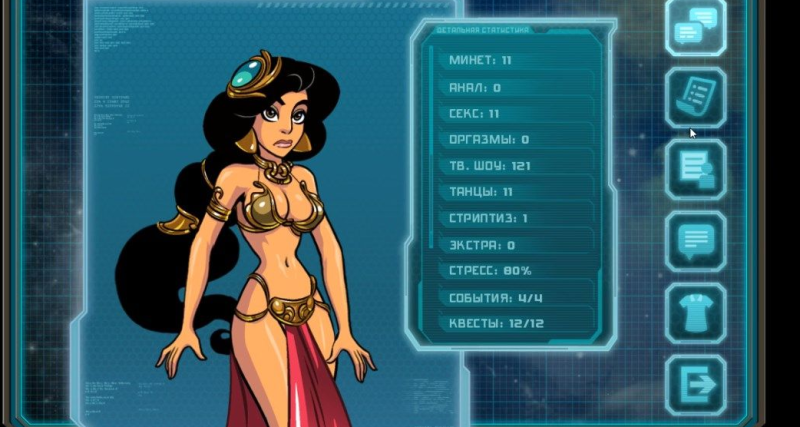Select the single speech bubble message icon

click(x=696, y=241)
